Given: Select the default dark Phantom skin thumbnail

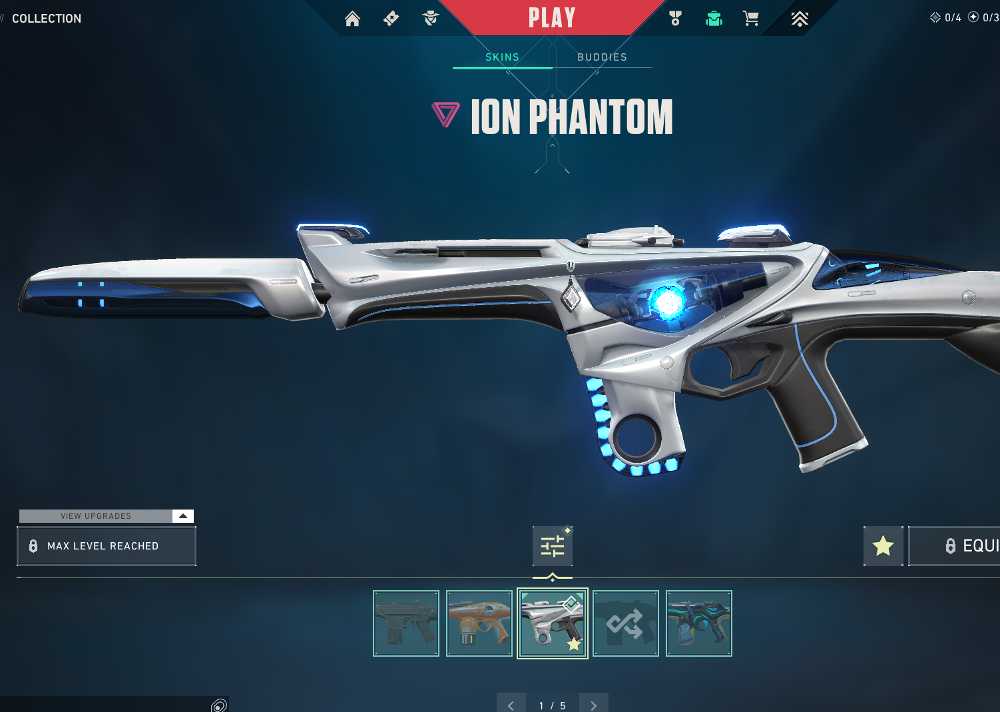Looking at the screenshot, I should point(406,623).
